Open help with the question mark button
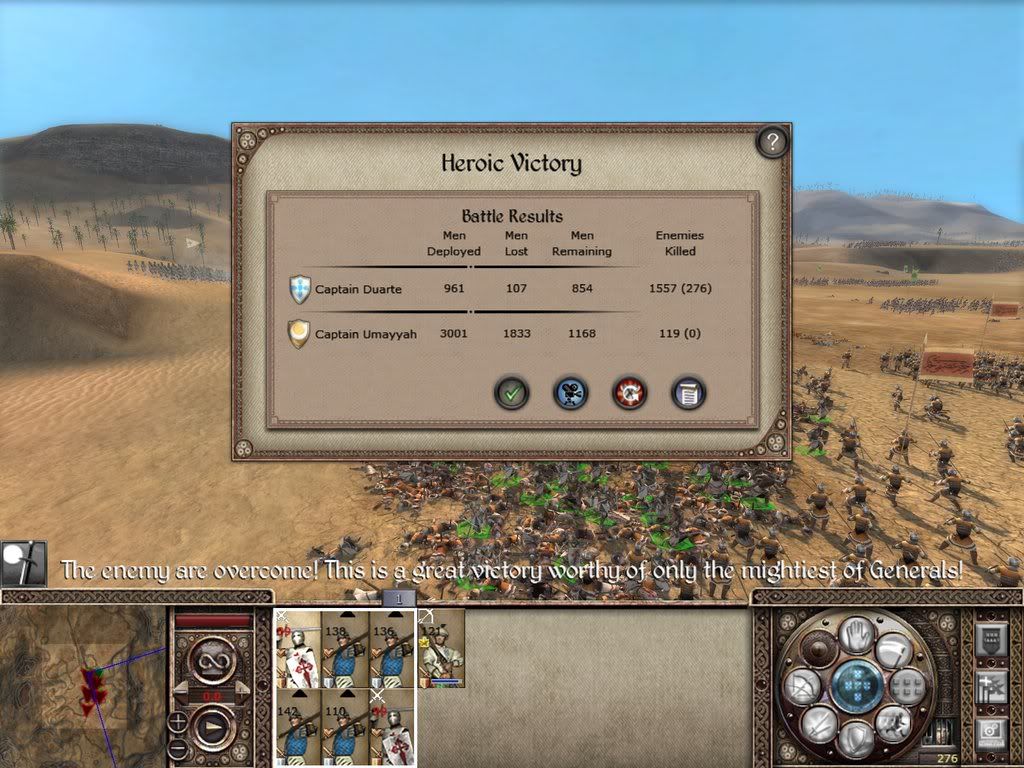The image size is (1024, 768). click(x=770, y=143)
